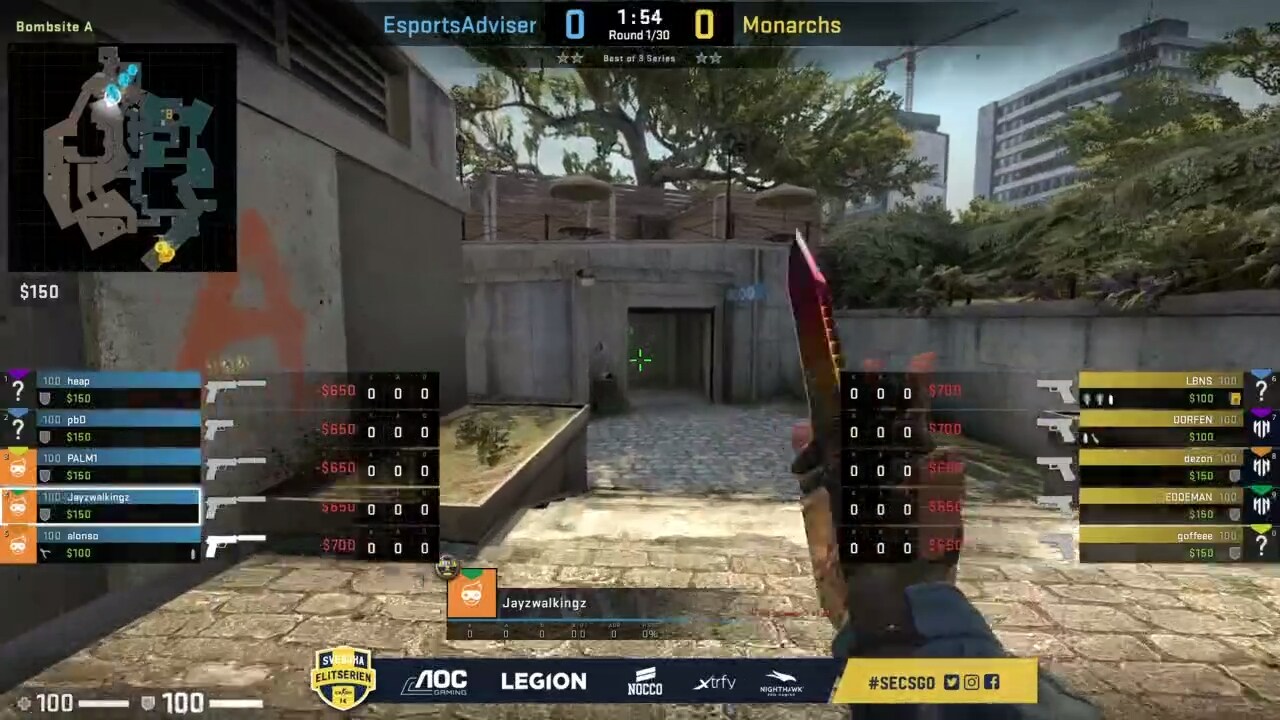Click the defuse kit icon beside LBNS's money

click(1235, 399)
